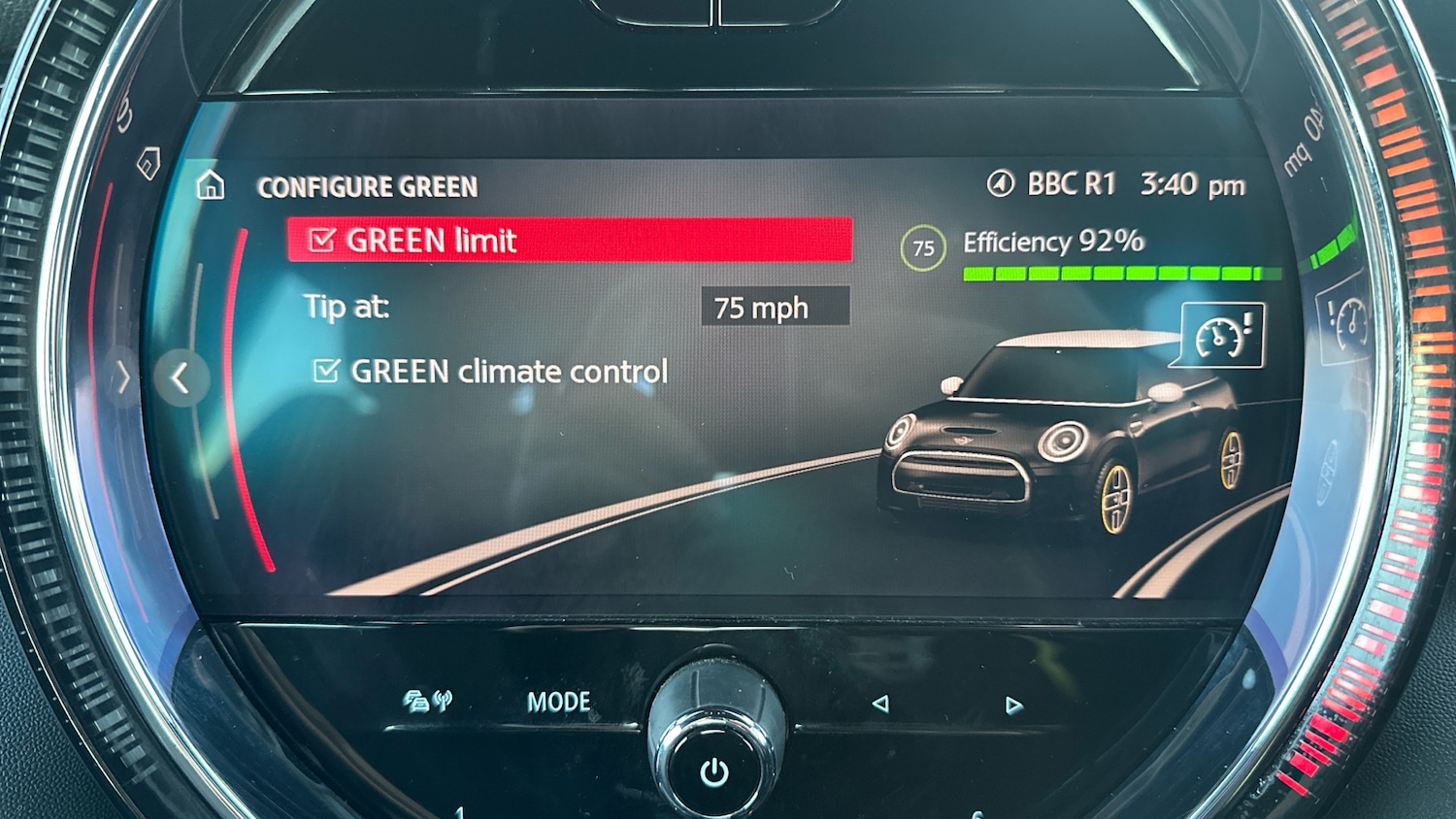Tap the MODE button
This screenshot has height=819, width=1456.
pyautogui.click(x=558, y=702)
